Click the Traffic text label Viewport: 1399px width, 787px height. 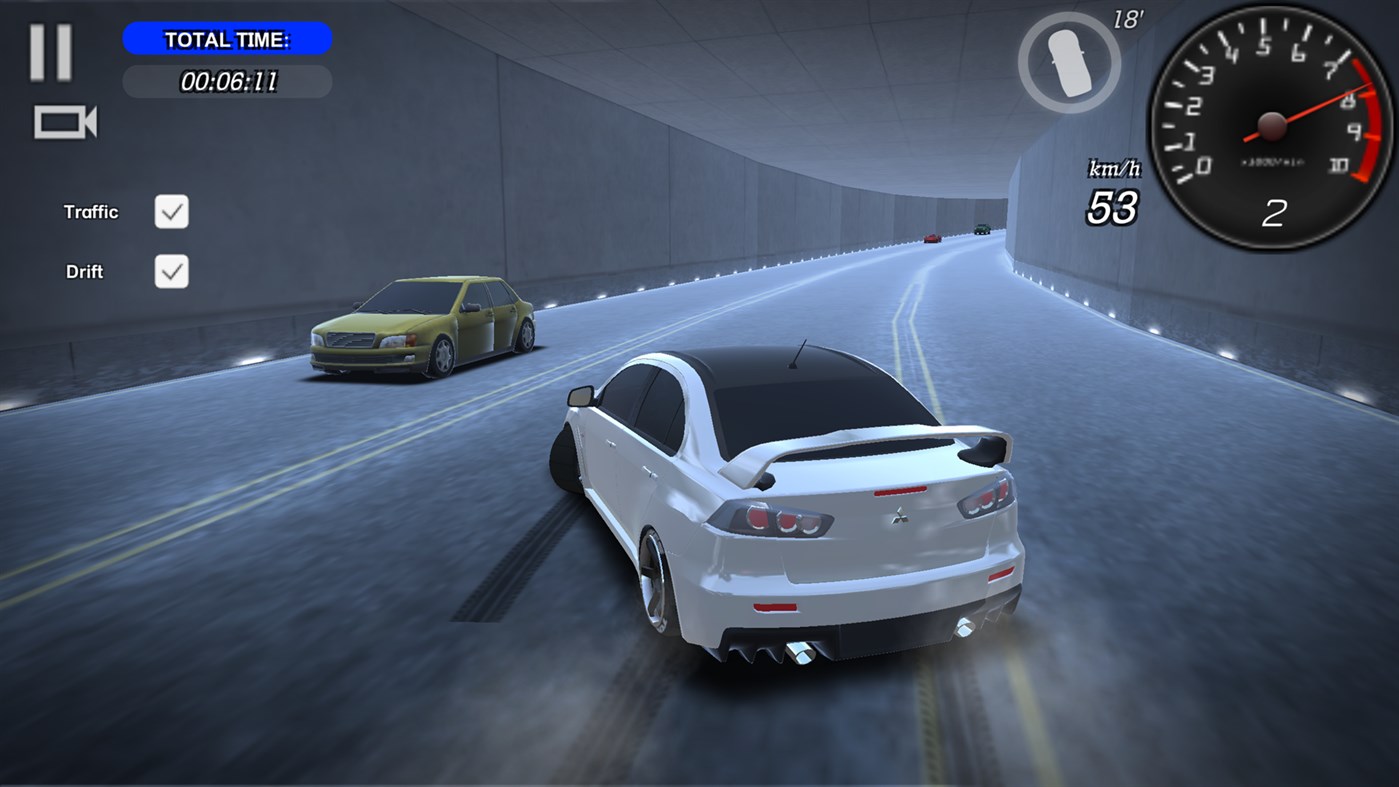tap(91, 211)
